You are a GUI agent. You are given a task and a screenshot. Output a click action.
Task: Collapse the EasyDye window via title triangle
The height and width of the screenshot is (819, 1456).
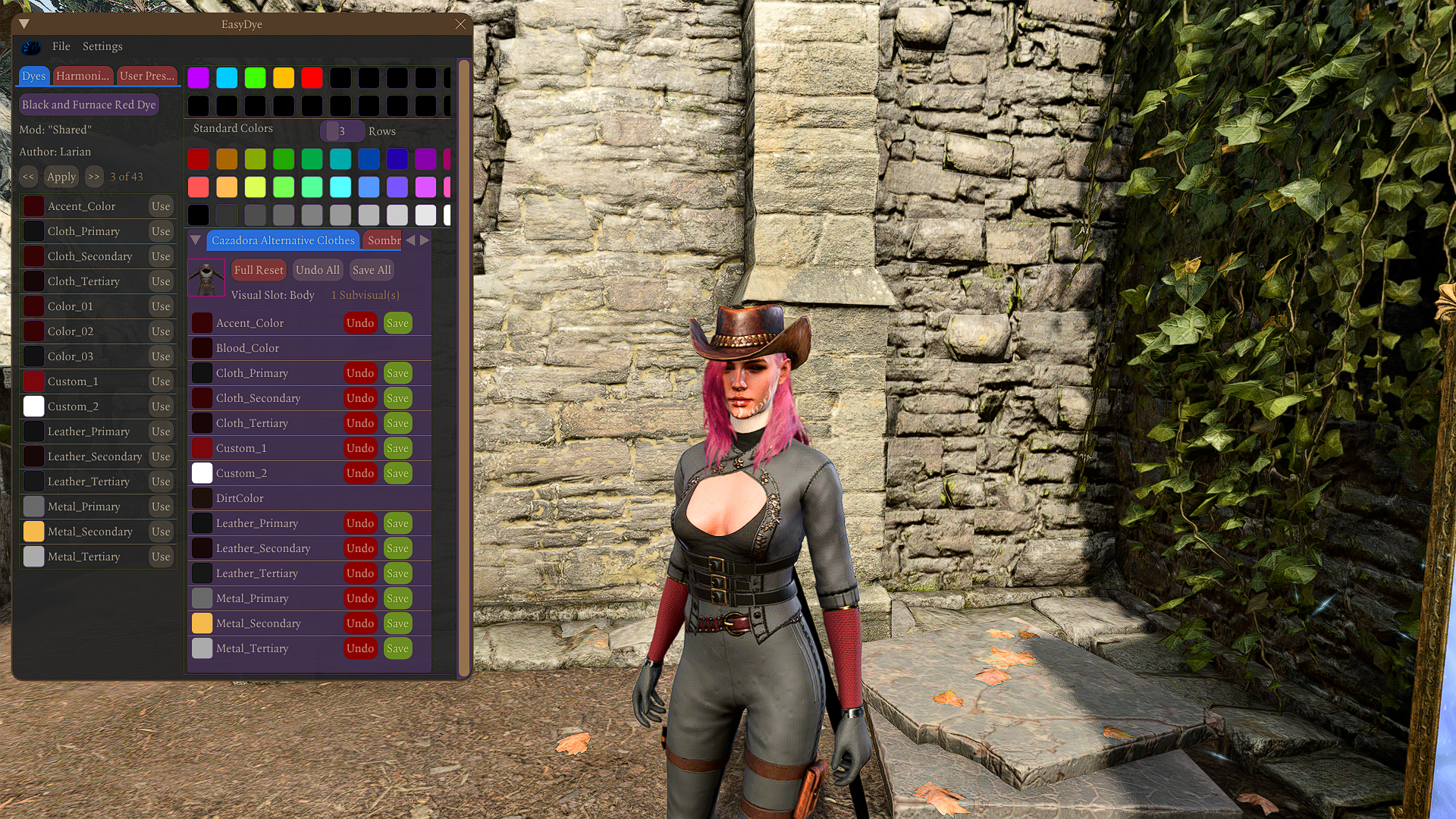tap(23, 24)
